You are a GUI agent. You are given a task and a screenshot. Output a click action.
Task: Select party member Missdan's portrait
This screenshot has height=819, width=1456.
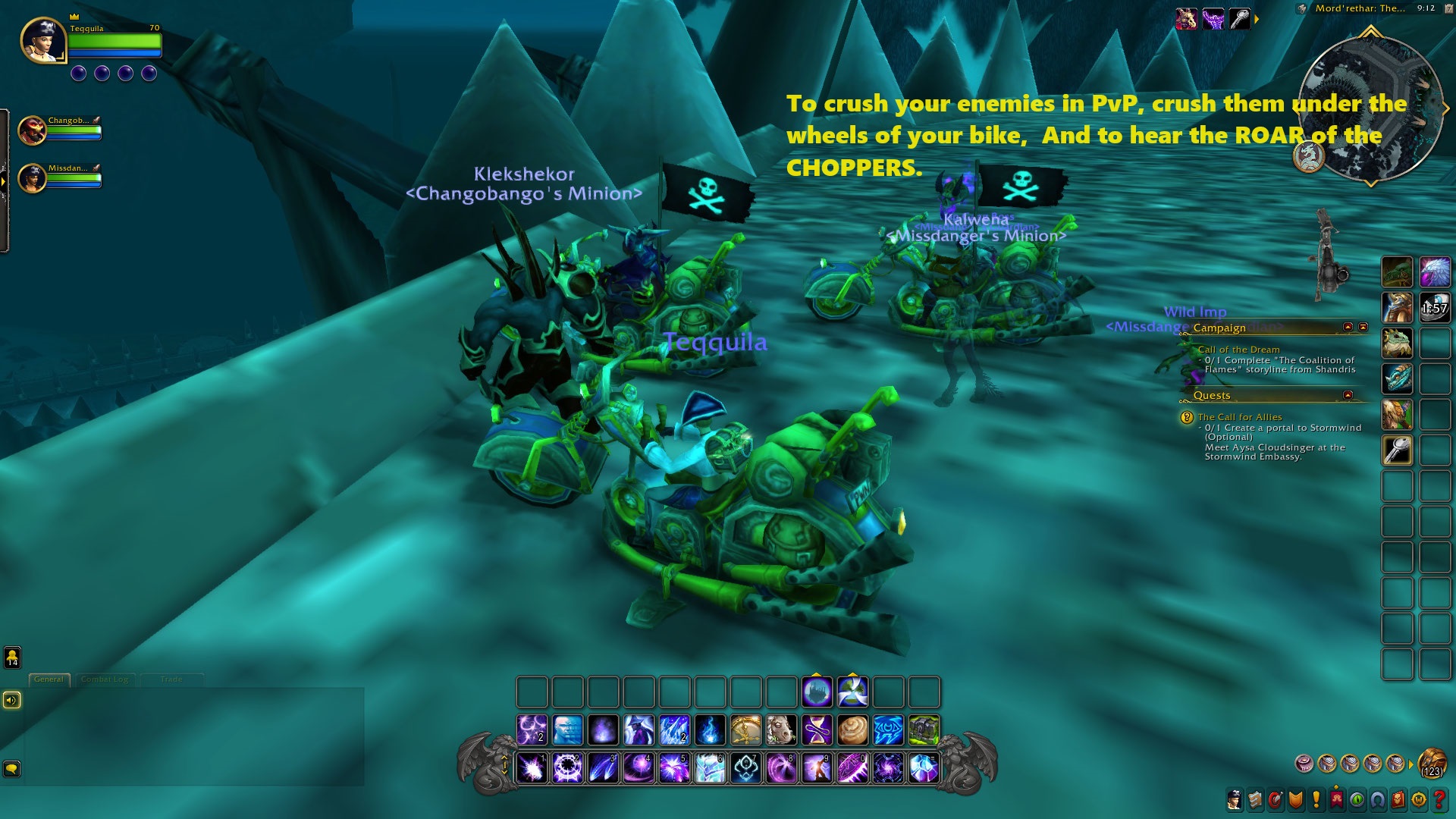coord(33,178)
